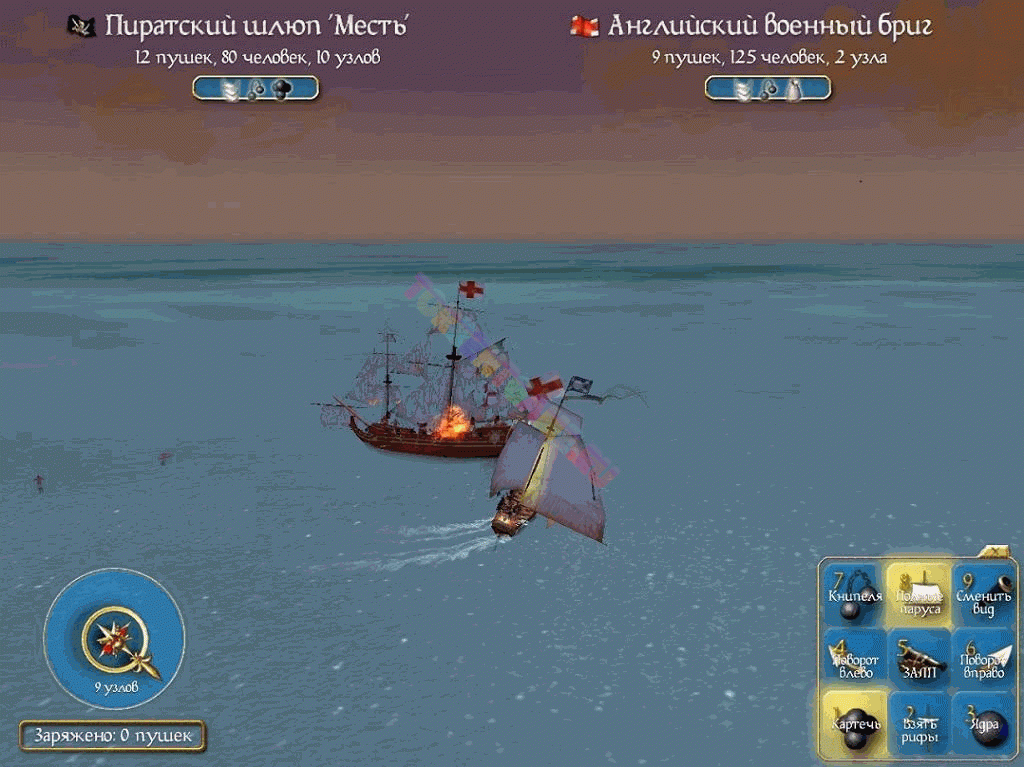Fire a broadside with ЗАЛП
Image resolution: width=1024 pixels, height=767 pixels.
click(x=918, y=658)
